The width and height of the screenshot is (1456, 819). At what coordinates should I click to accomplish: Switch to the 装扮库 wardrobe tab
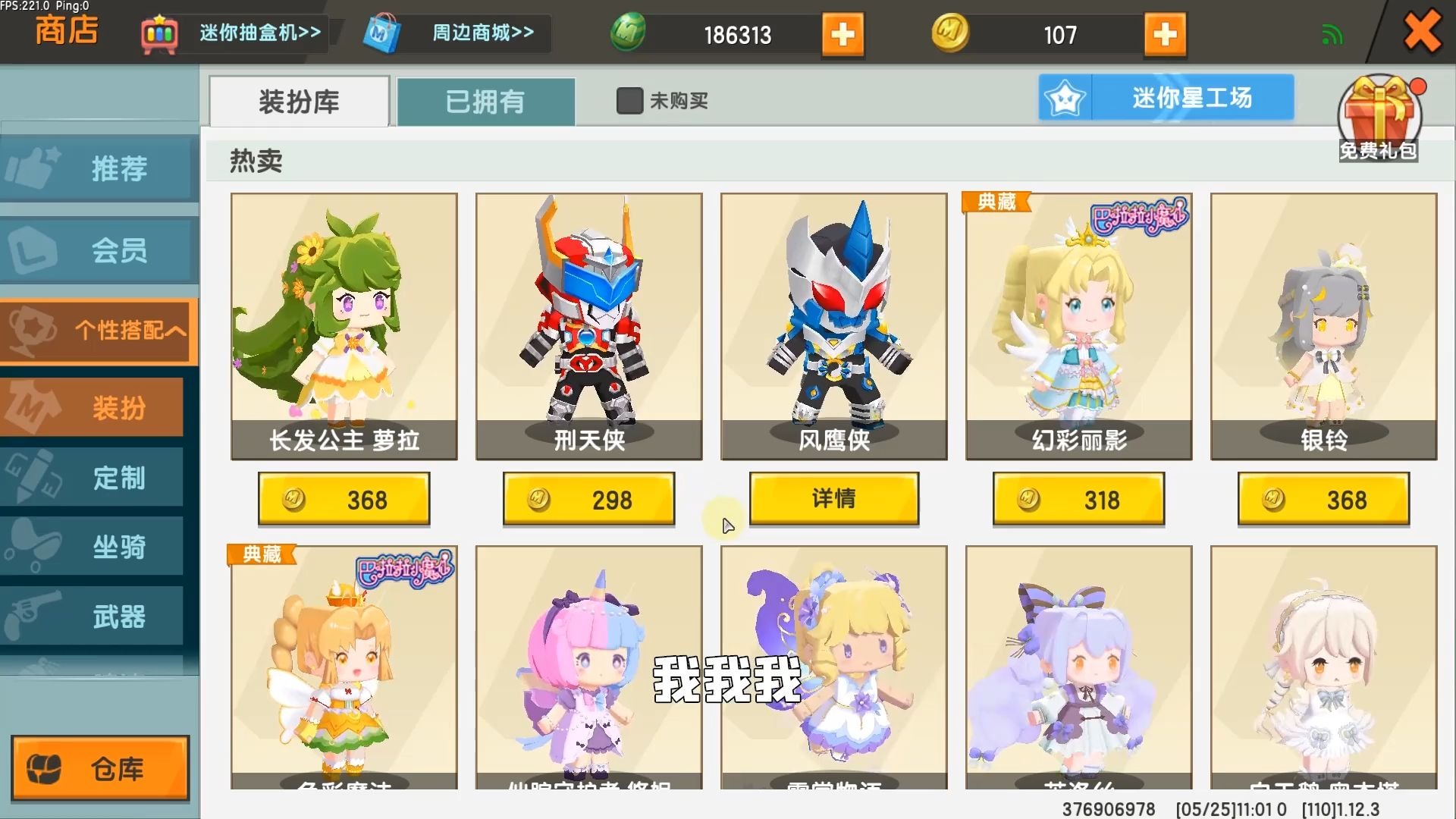[x=298, y=101]
